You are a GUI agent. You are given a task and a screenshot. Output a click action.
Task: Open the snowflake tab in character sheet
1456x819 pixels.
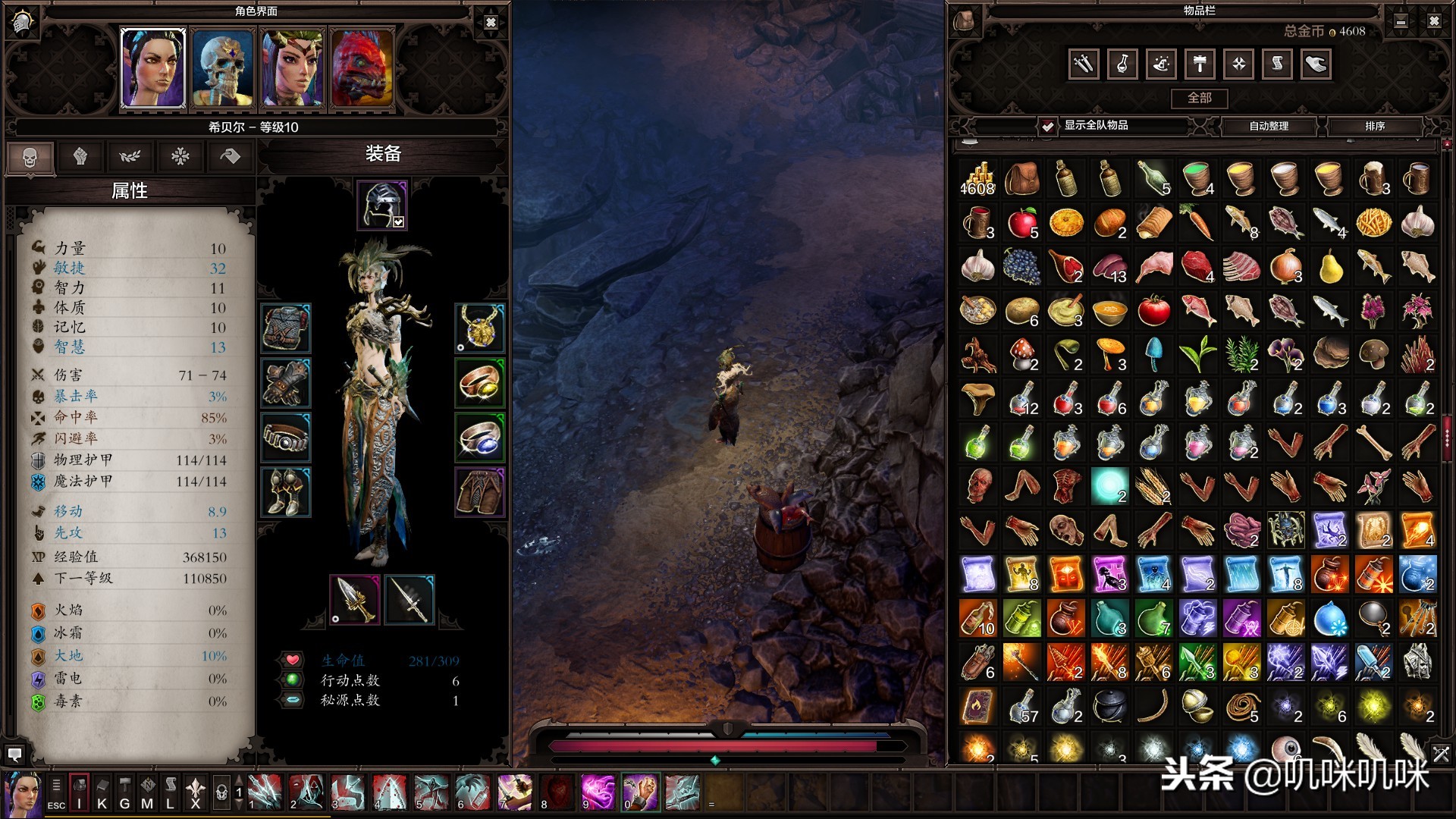[x=180, y=157]
